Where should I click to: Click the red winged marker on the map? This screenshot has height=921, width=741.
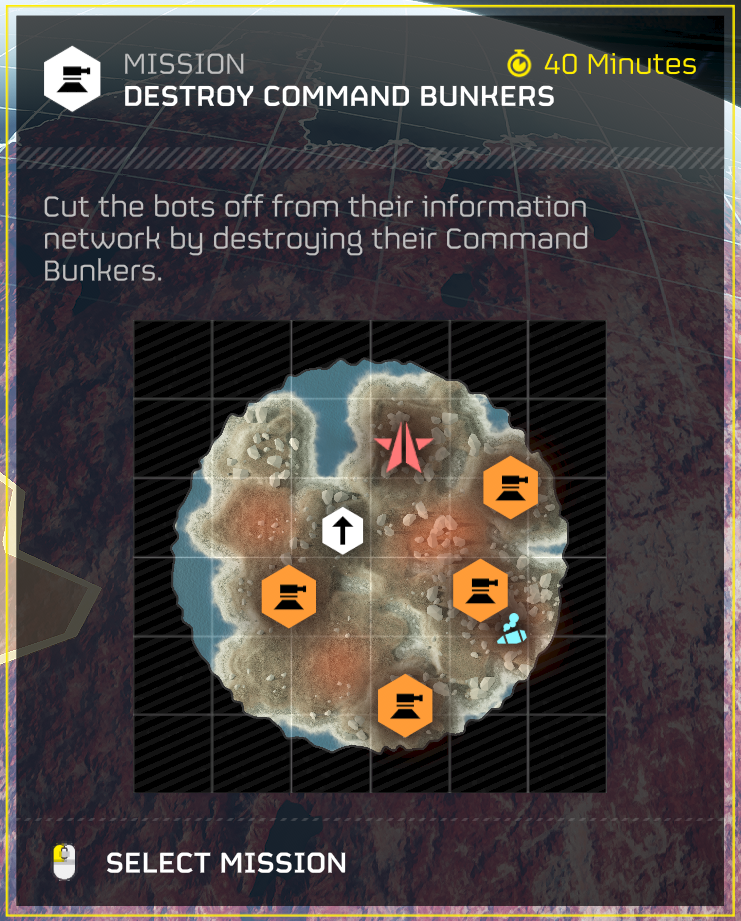click(x=403, y=446)
